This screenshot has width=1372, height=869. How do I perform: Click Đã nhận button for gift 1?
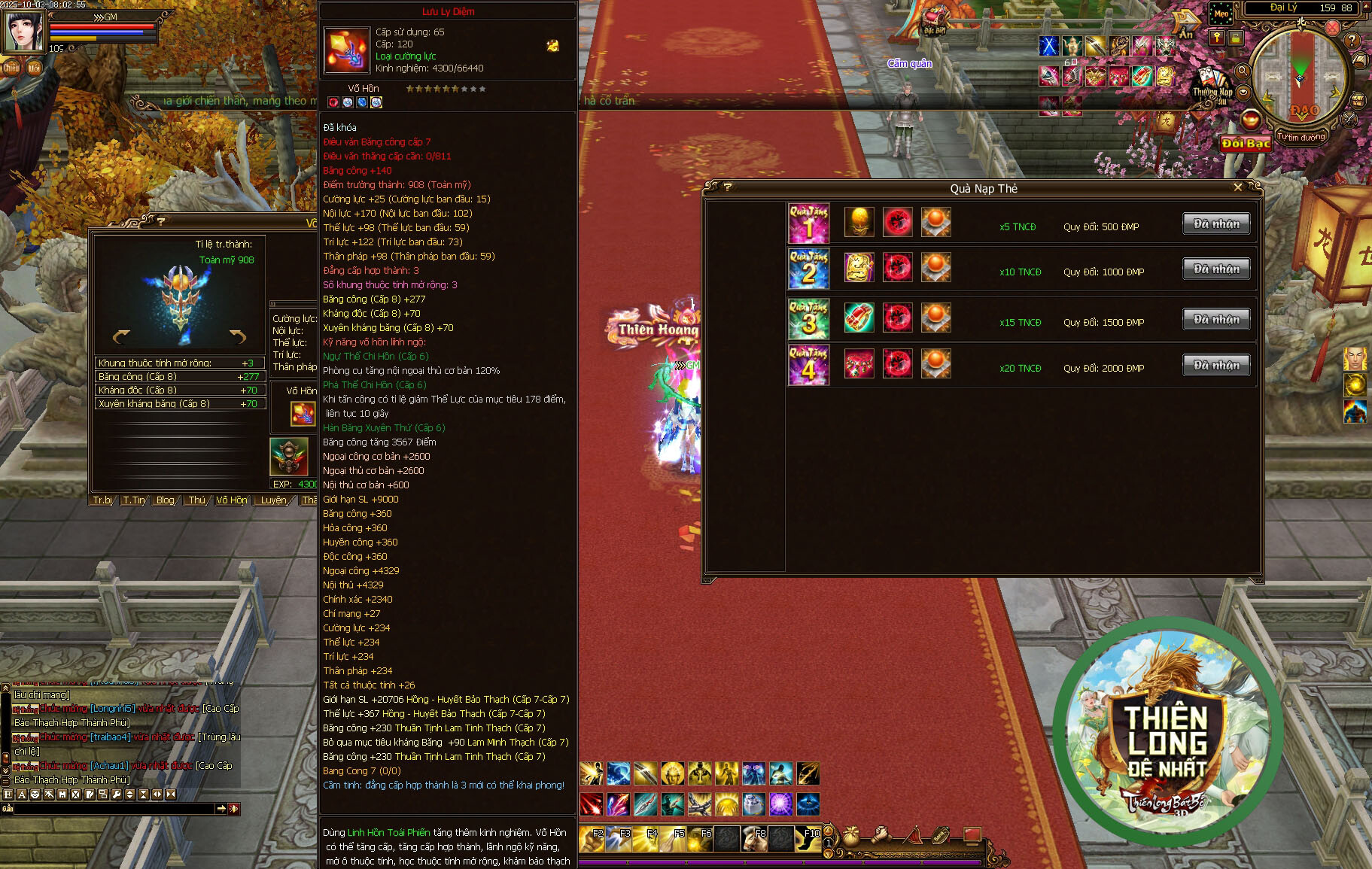tap(1216, 223)
